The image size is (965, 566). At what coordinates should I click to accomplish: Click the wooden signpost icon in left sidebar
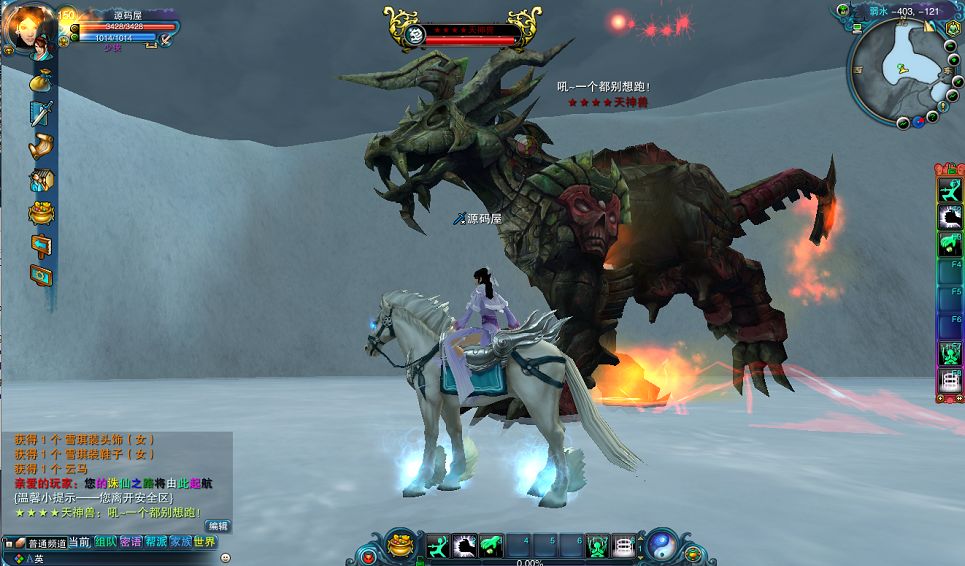40,244
